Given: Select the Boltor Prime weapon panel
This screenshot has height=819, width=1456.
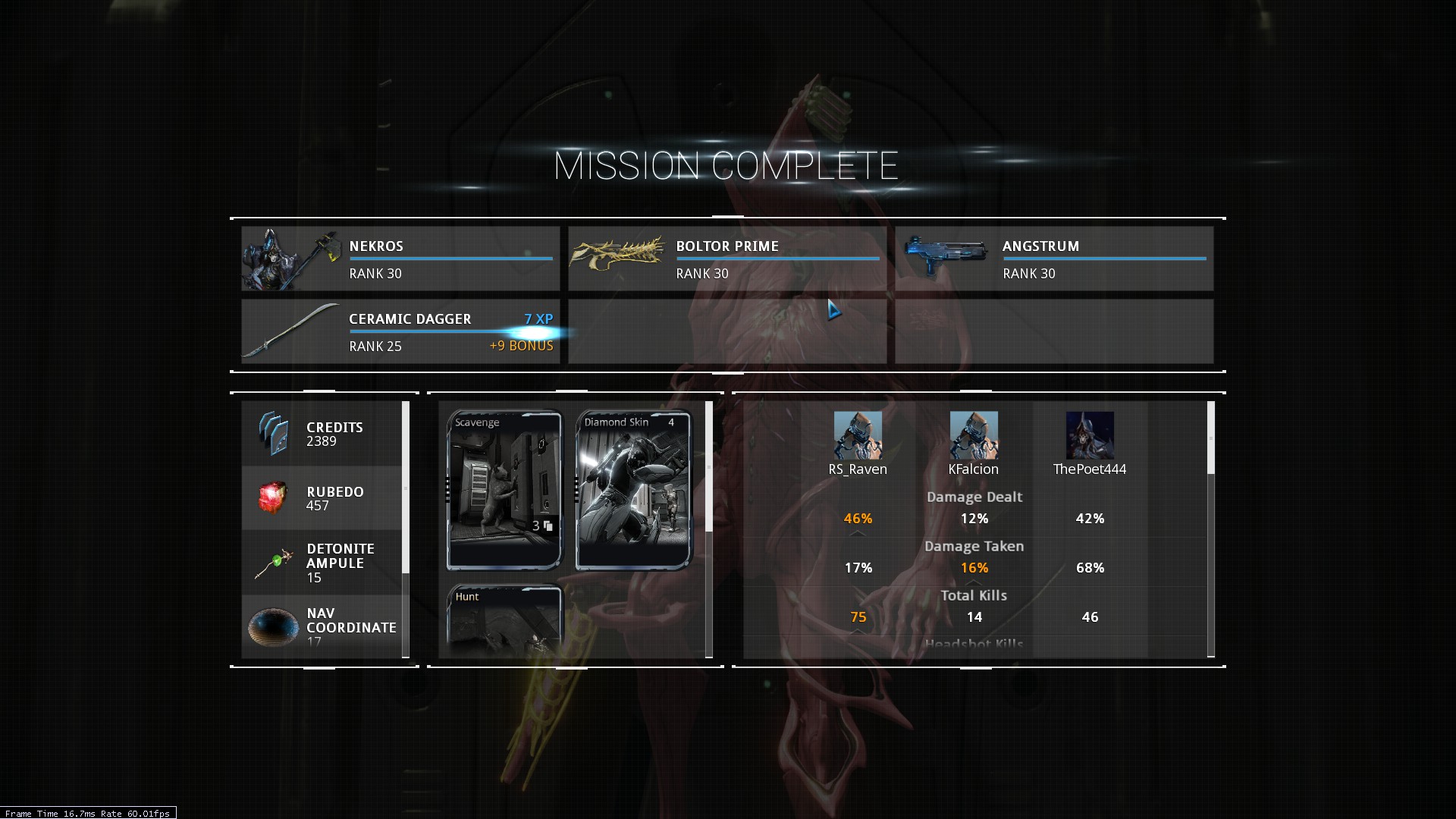Looking at the screenshot, I should [727, 259].
